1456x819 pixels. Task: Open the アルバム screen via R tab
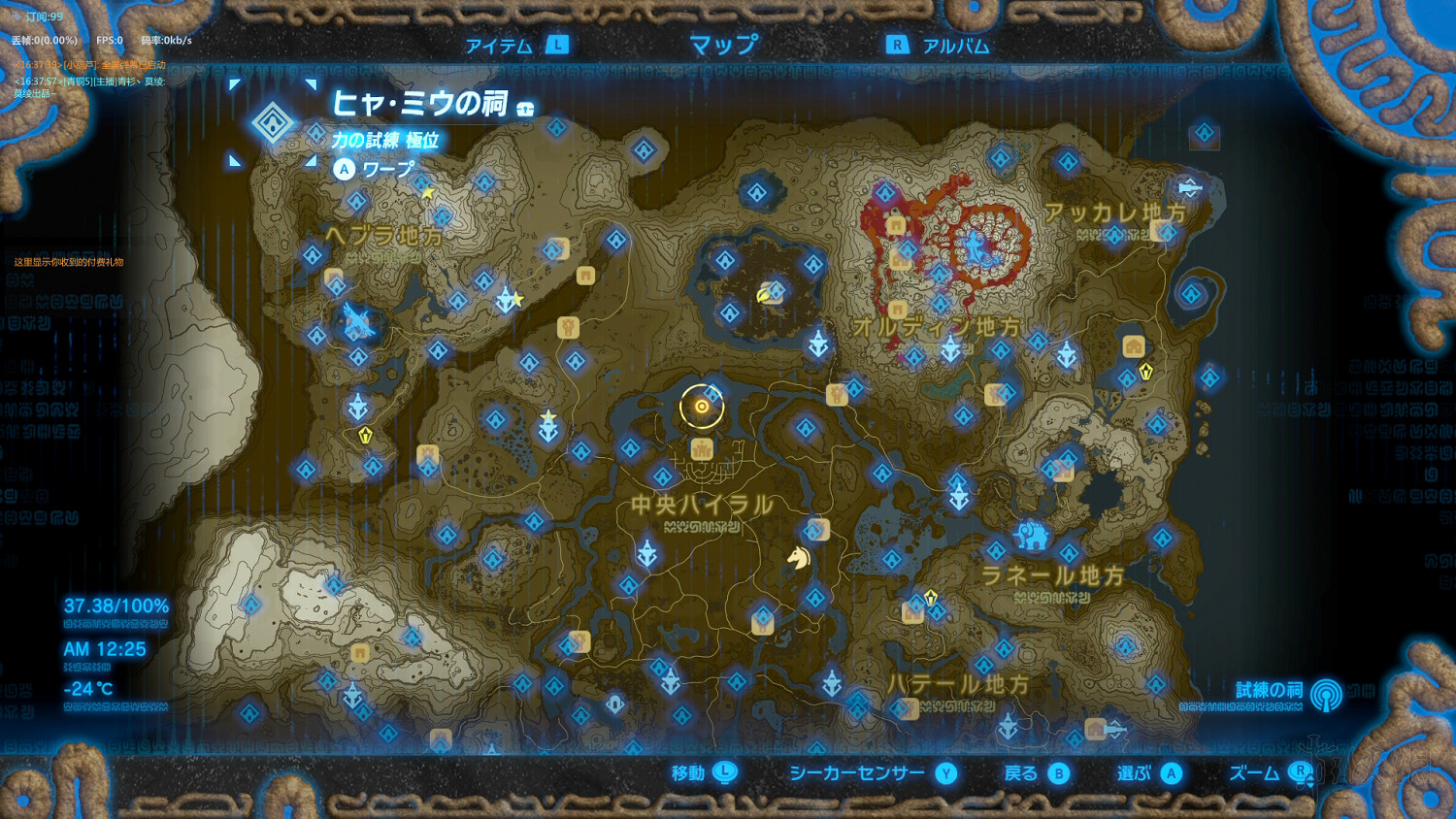[x=956, y=44]
